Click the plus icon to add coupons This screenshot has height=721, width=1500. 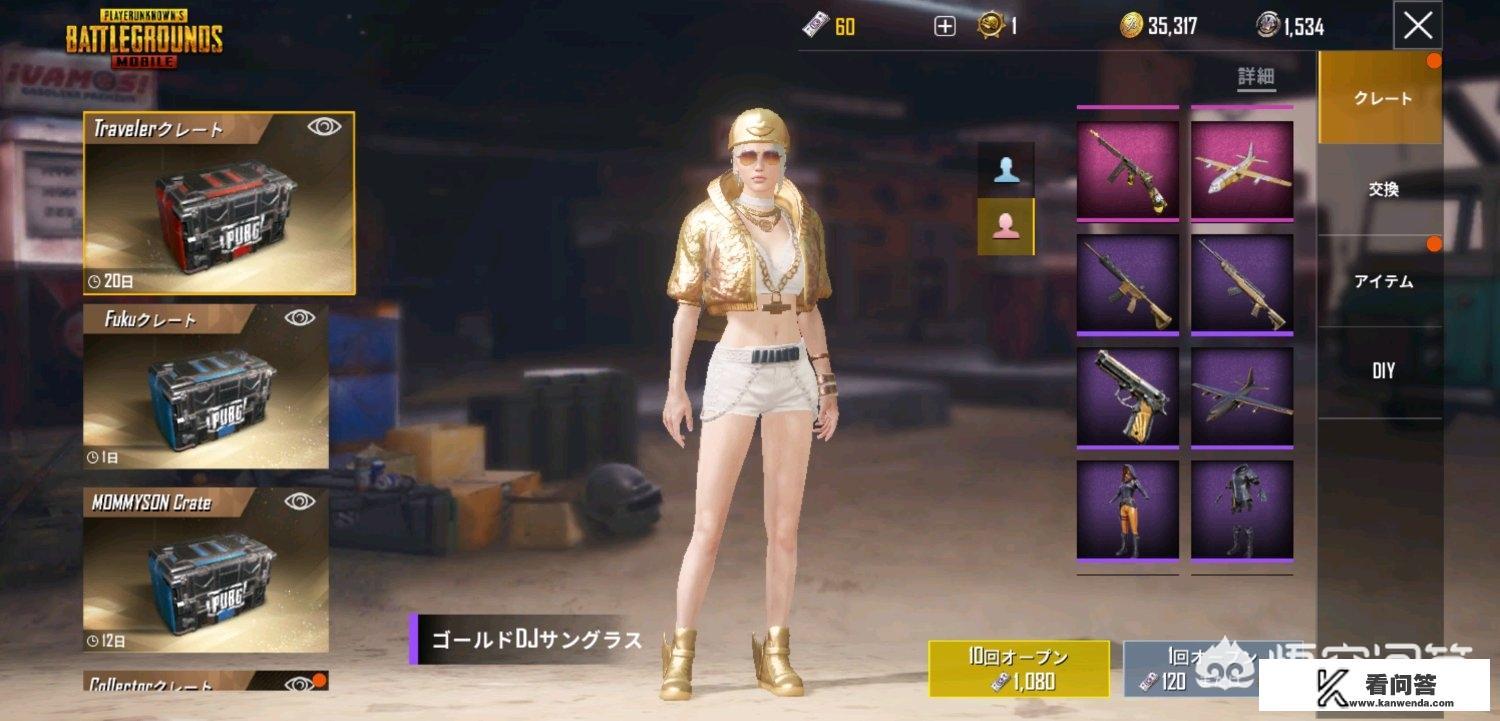pos(943,25)
